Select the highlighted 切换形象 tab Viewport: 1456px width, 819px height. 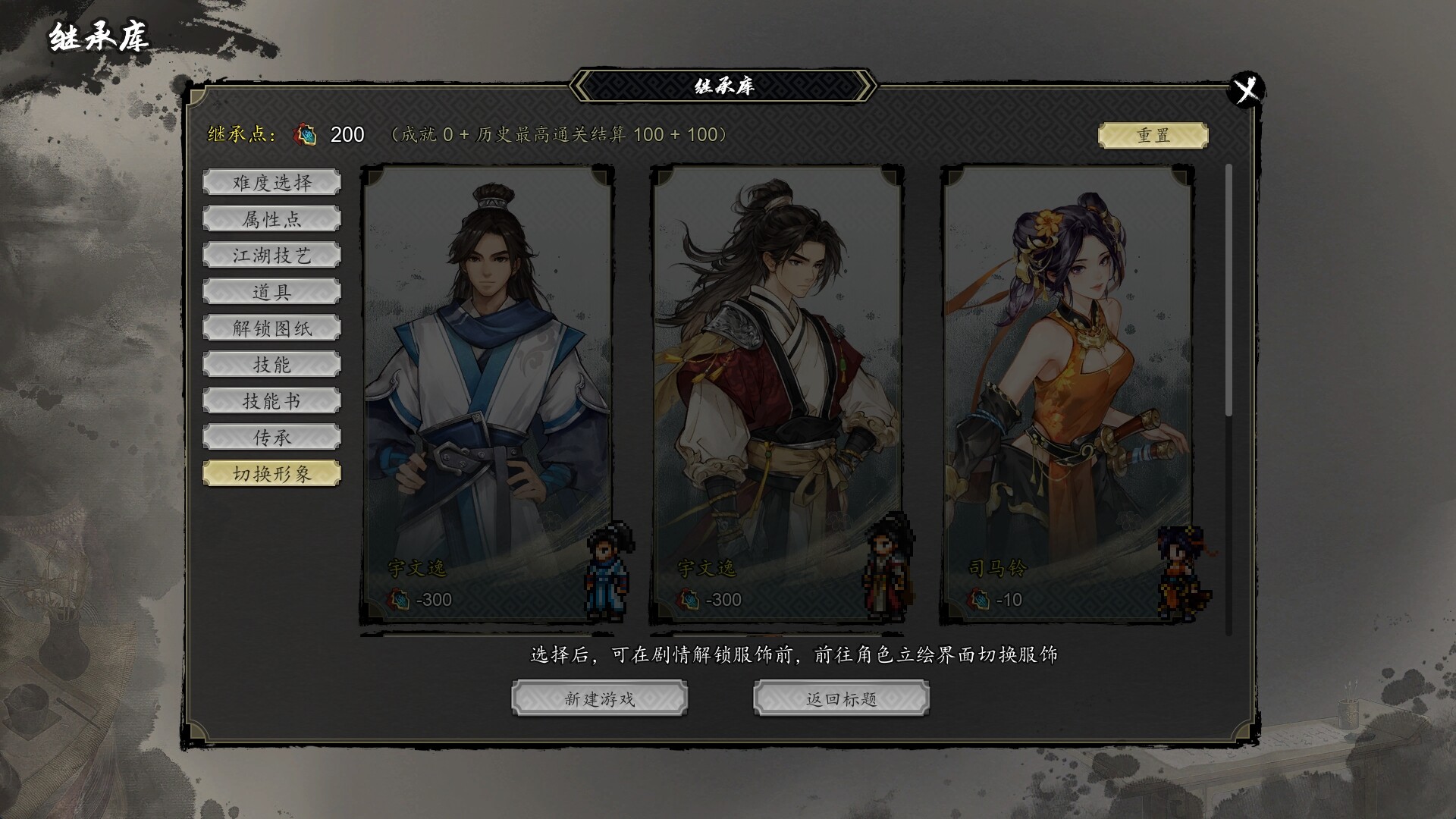click(271, 474)
